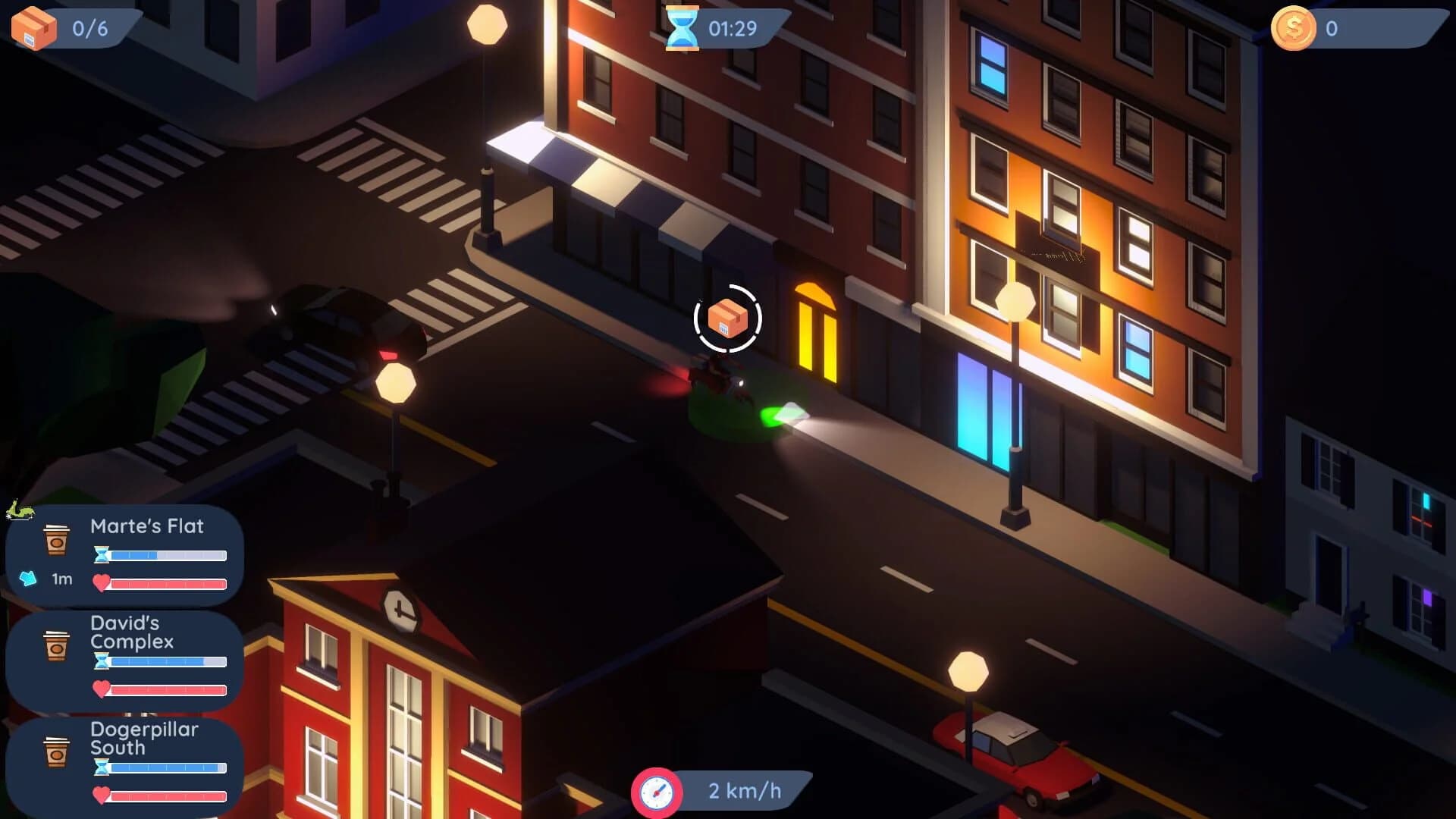Select the green scooter icon above the order list
The width and height of the screenshot is (1456, 819).
(x=21, y=510)
